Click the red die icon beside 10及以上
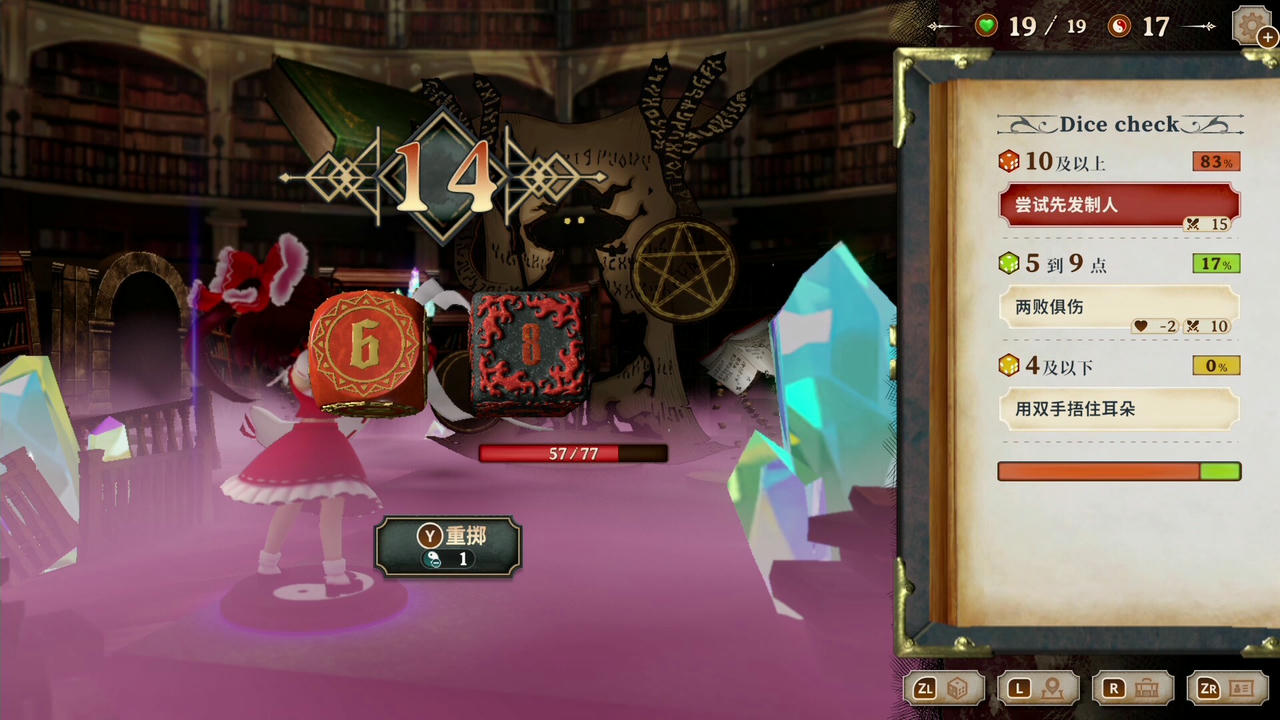 pos(1012,162)
